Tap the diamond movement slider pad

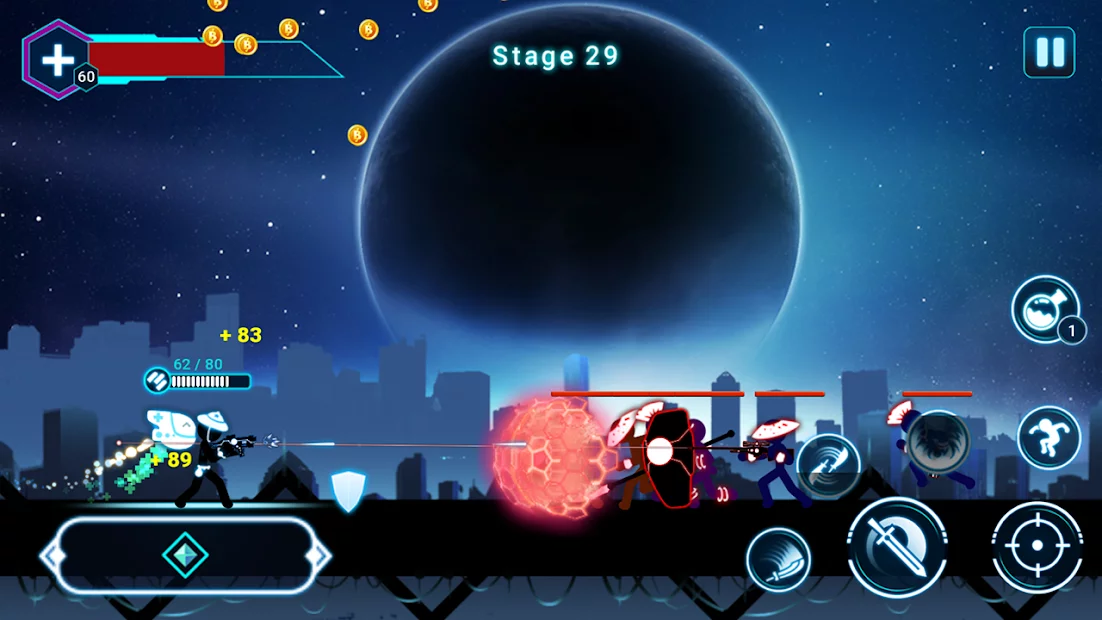[x=185, y=556]
